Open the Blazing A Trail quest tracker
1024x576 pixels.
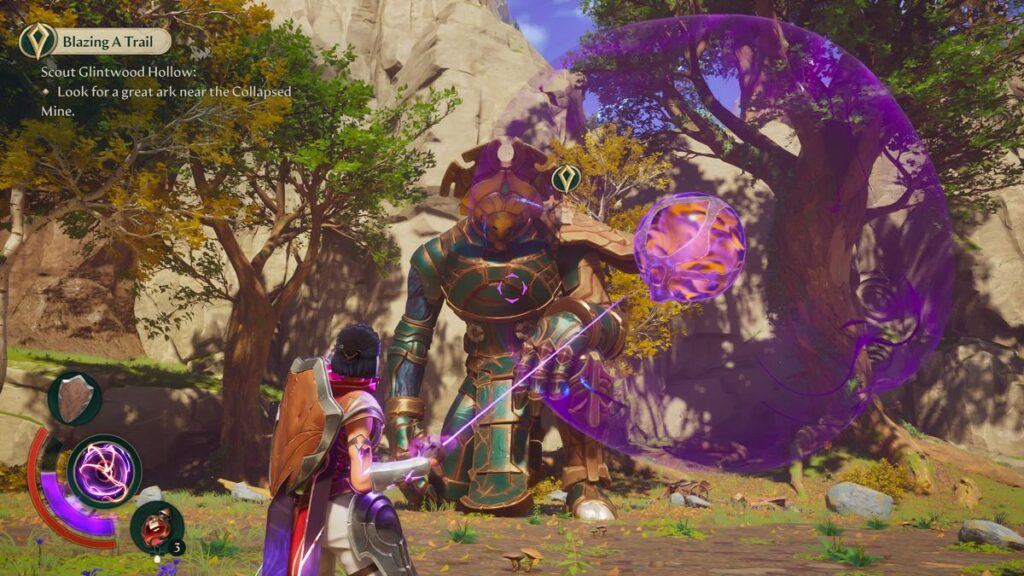[112, 41]
